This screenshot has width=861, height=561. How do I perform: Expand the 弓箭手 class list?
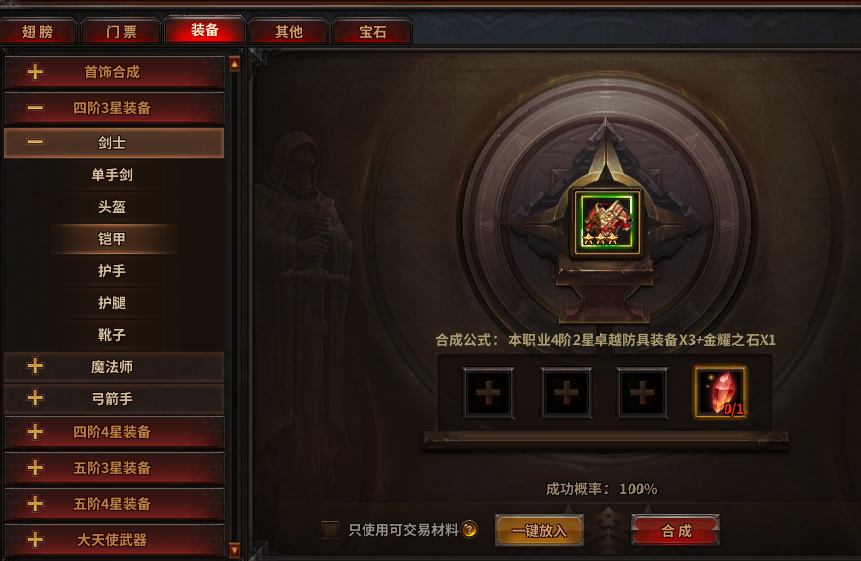113,399
